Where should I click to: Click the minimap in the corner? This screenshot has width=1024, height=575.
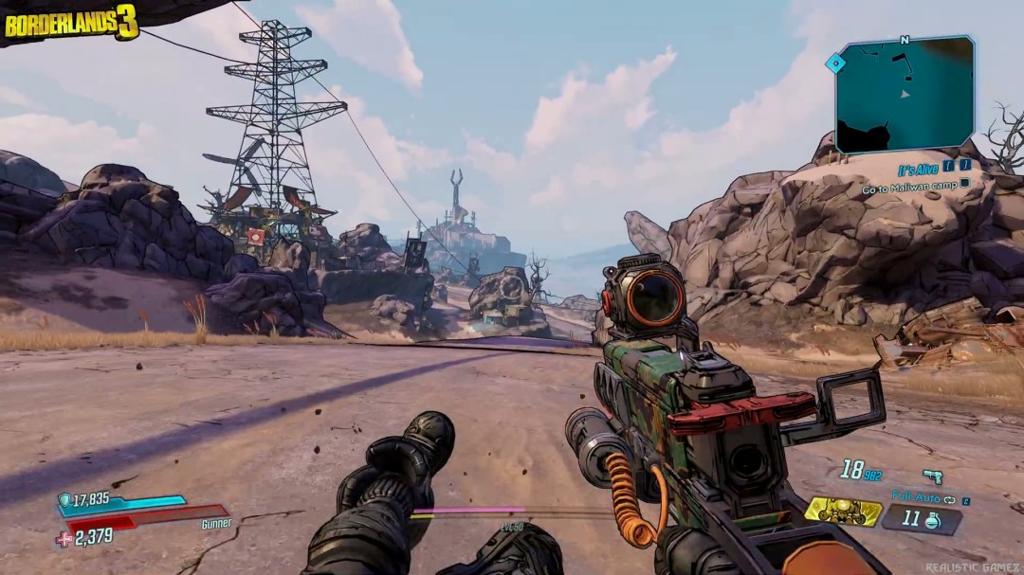pyautogui.click(x=905, y=94)
